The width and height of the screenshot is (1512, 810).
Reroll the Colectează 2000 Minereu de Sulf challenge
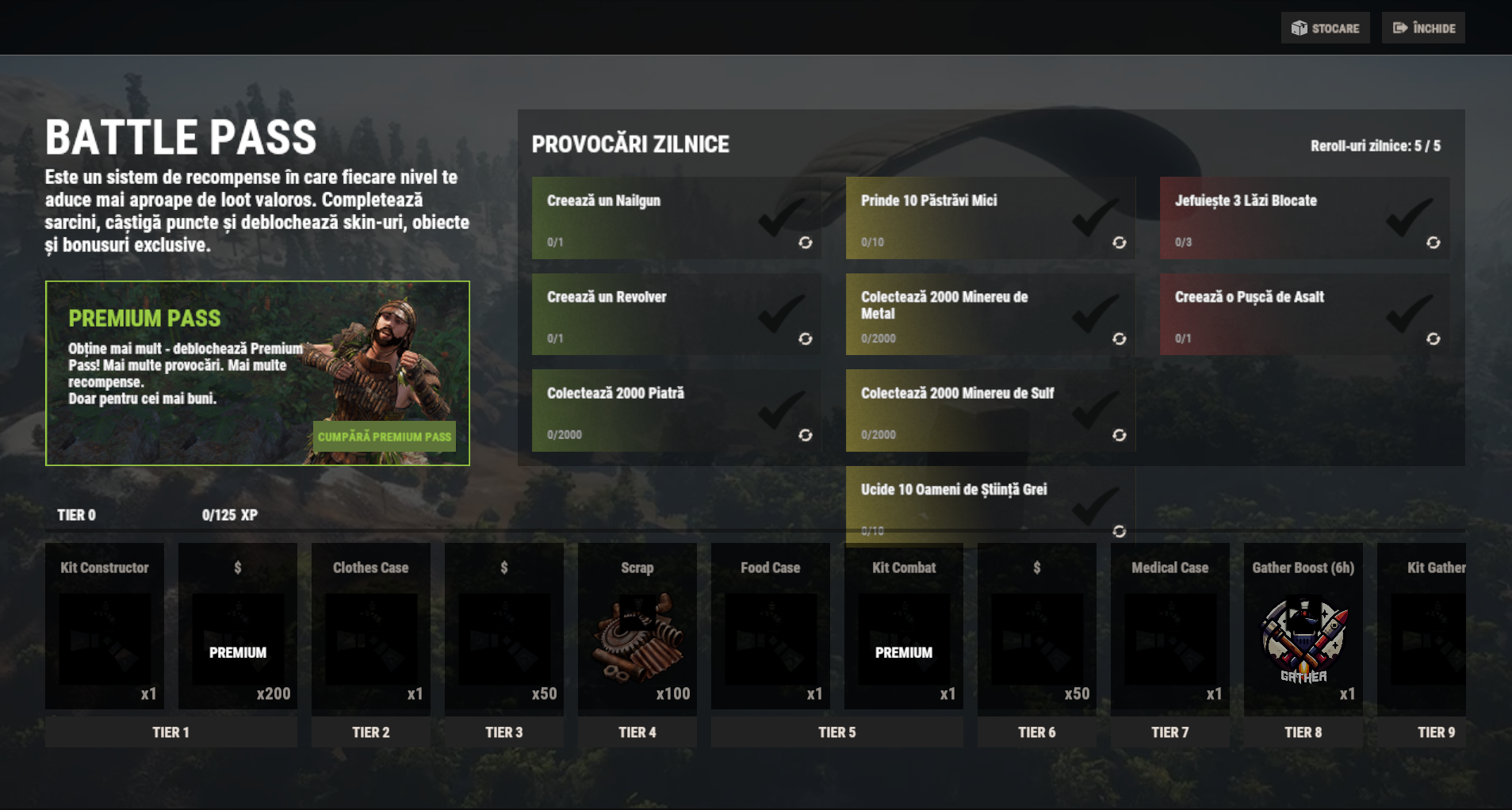pyautogui.click(x=1119, y=435)
